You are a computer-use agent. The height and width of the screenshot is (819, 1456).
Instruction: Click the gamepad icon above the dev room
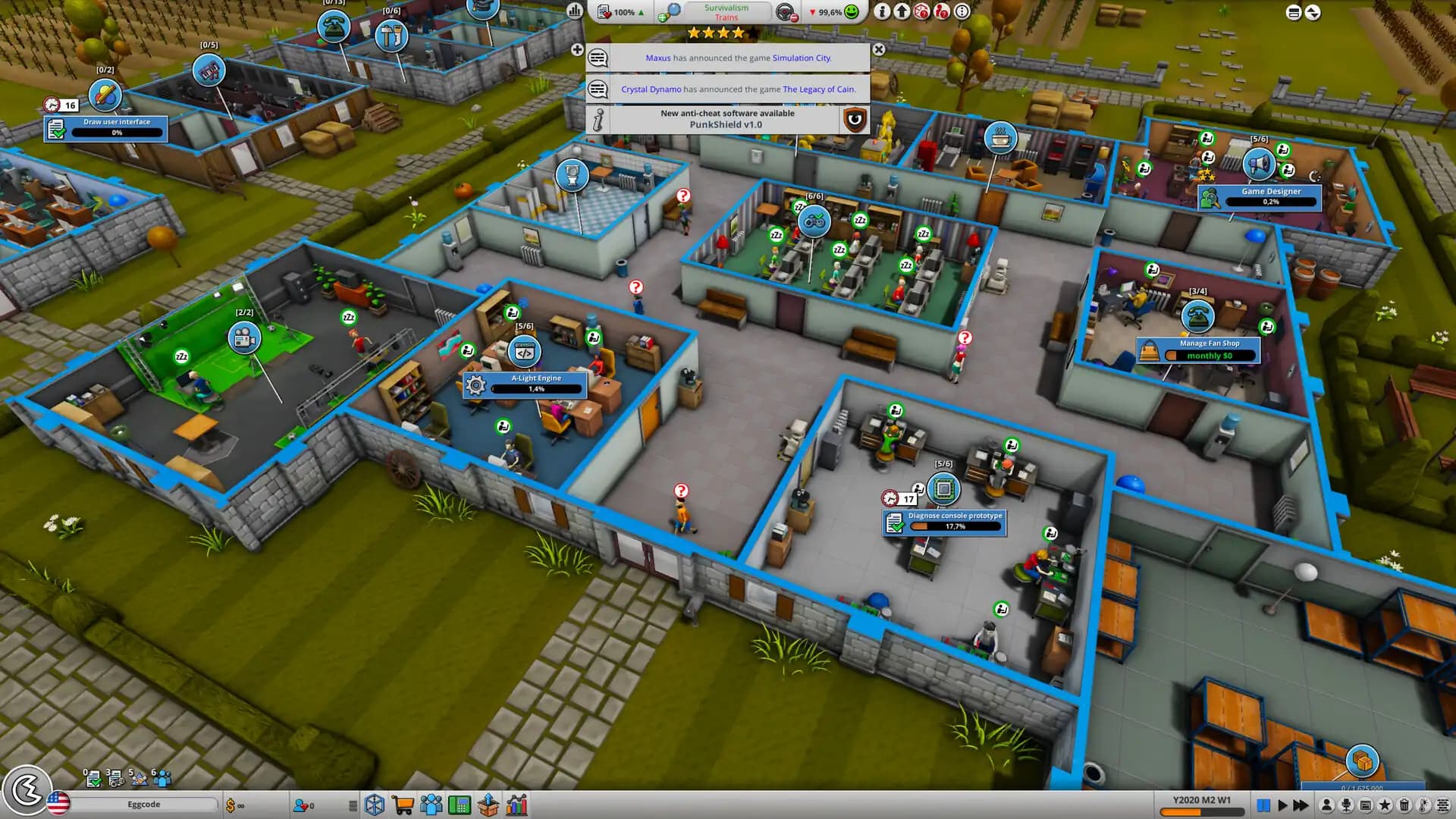[813, 222]
